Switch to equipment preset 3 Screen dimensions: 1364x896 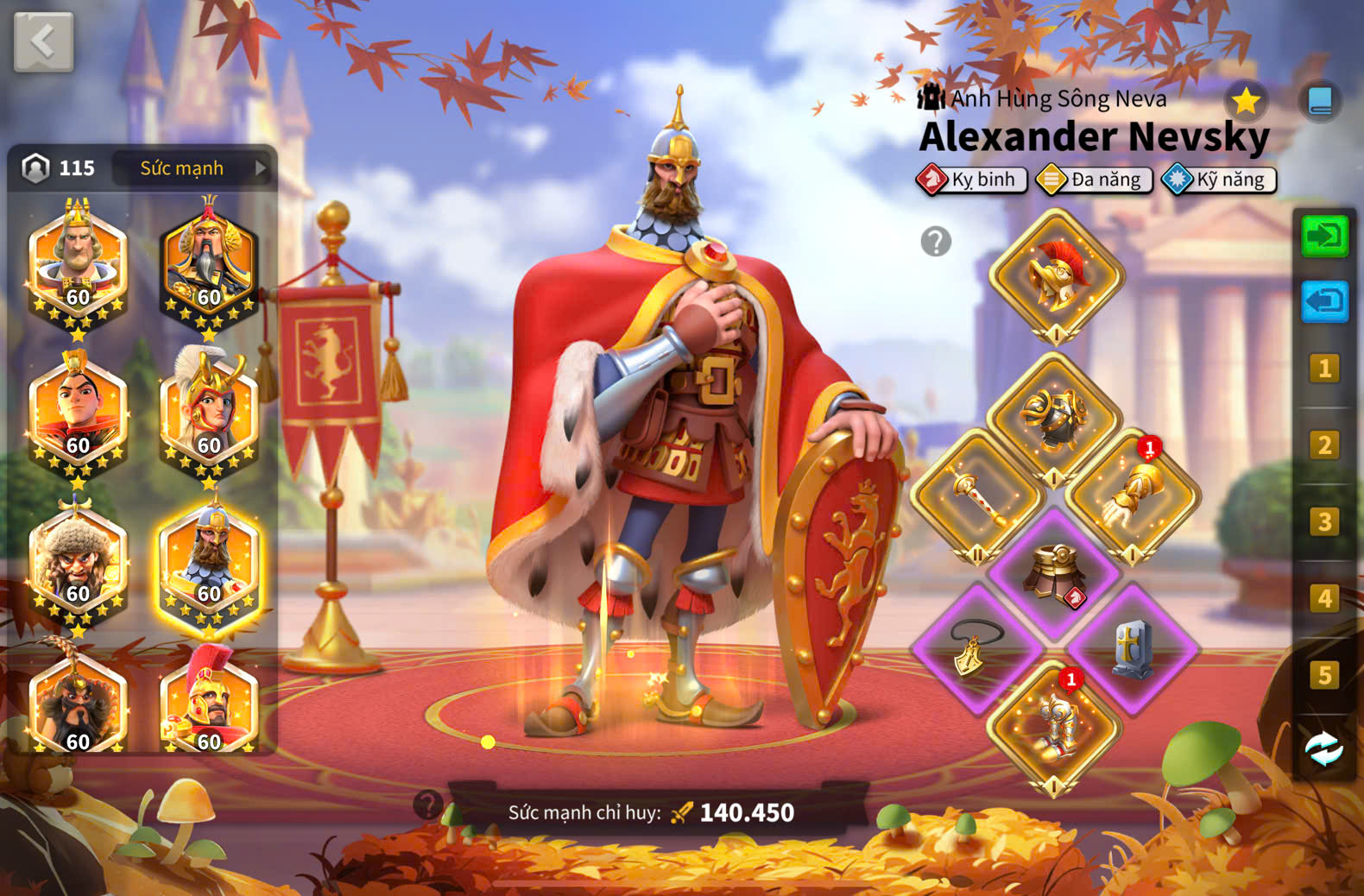coord(1323,522)
